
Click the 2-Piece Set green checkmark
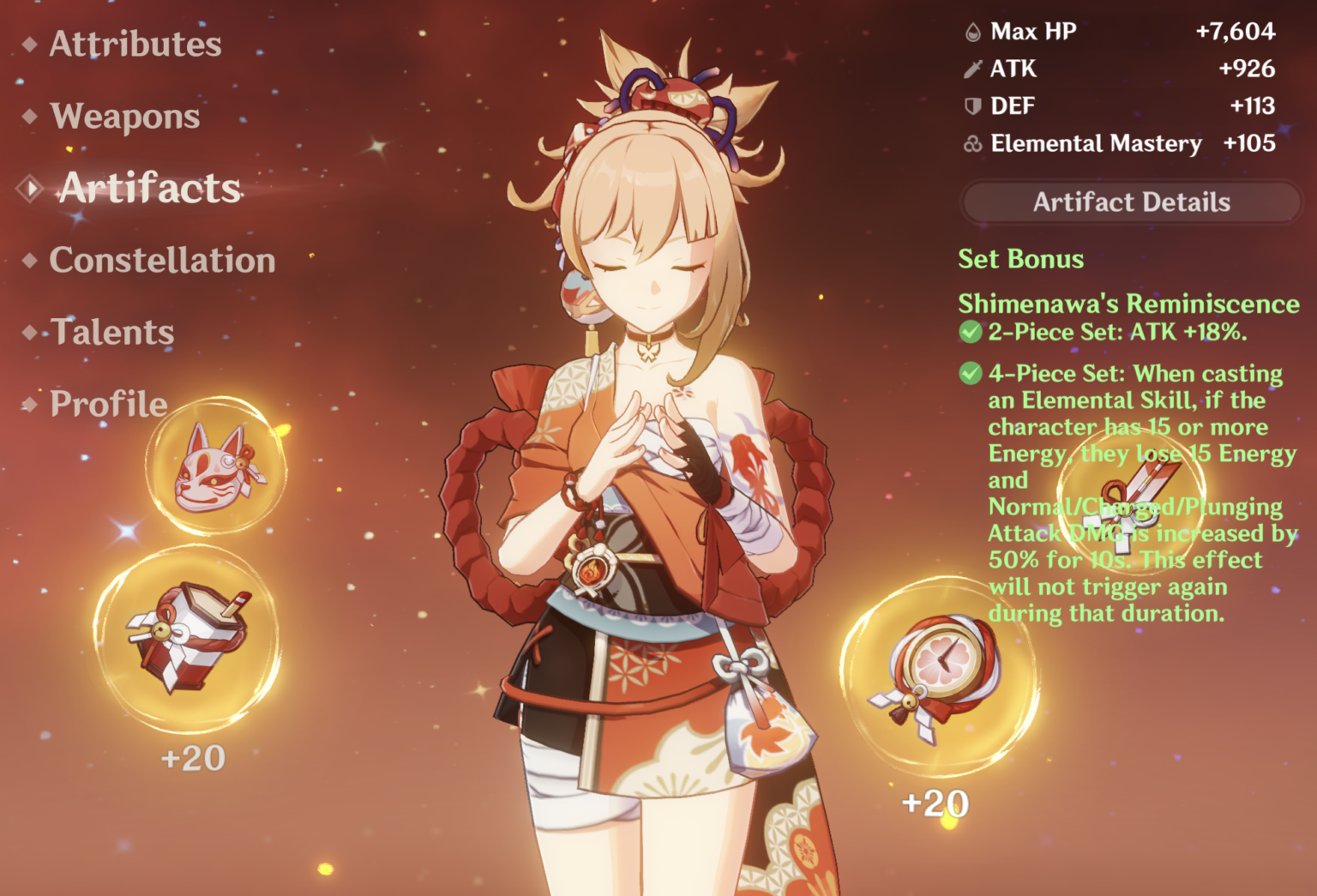tap(971, 331)
